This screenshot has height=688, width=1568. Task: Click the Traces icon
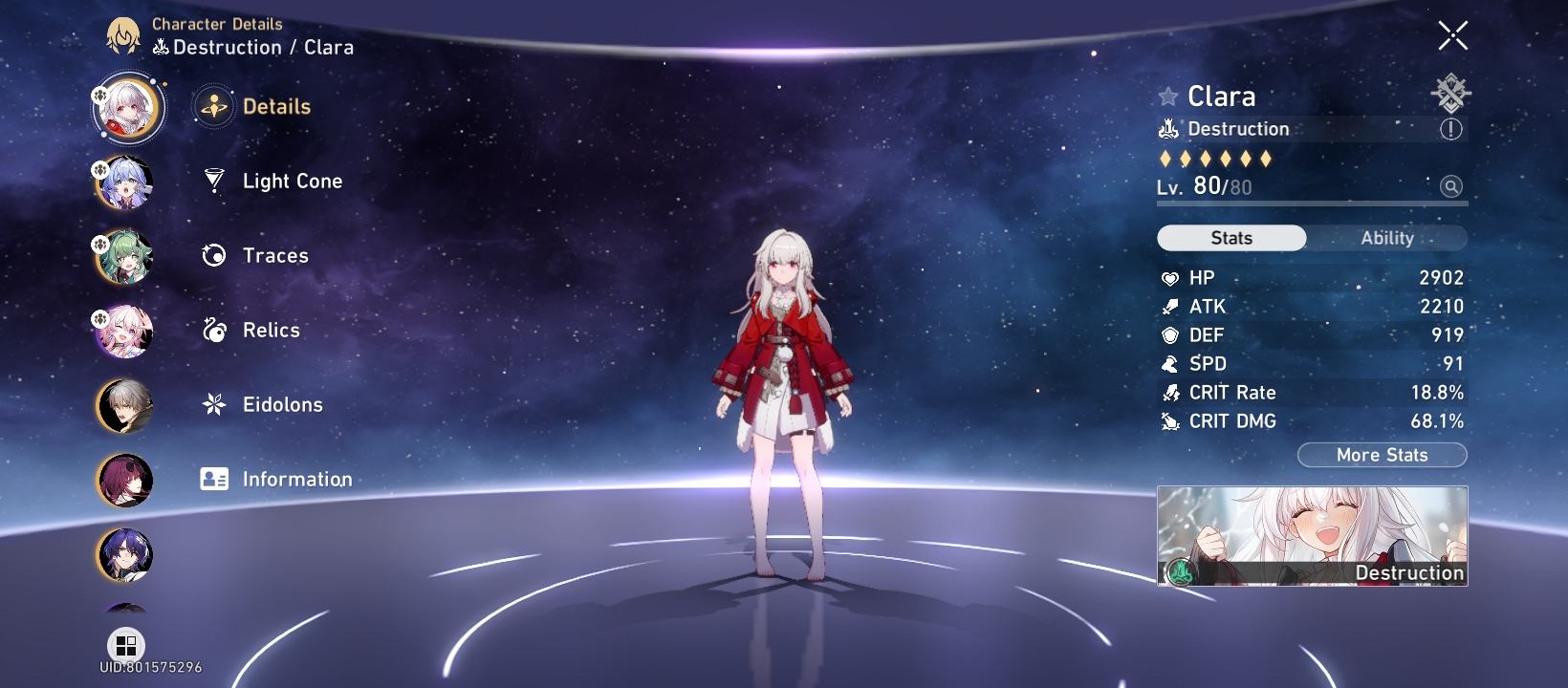click(x=212, y=255)
